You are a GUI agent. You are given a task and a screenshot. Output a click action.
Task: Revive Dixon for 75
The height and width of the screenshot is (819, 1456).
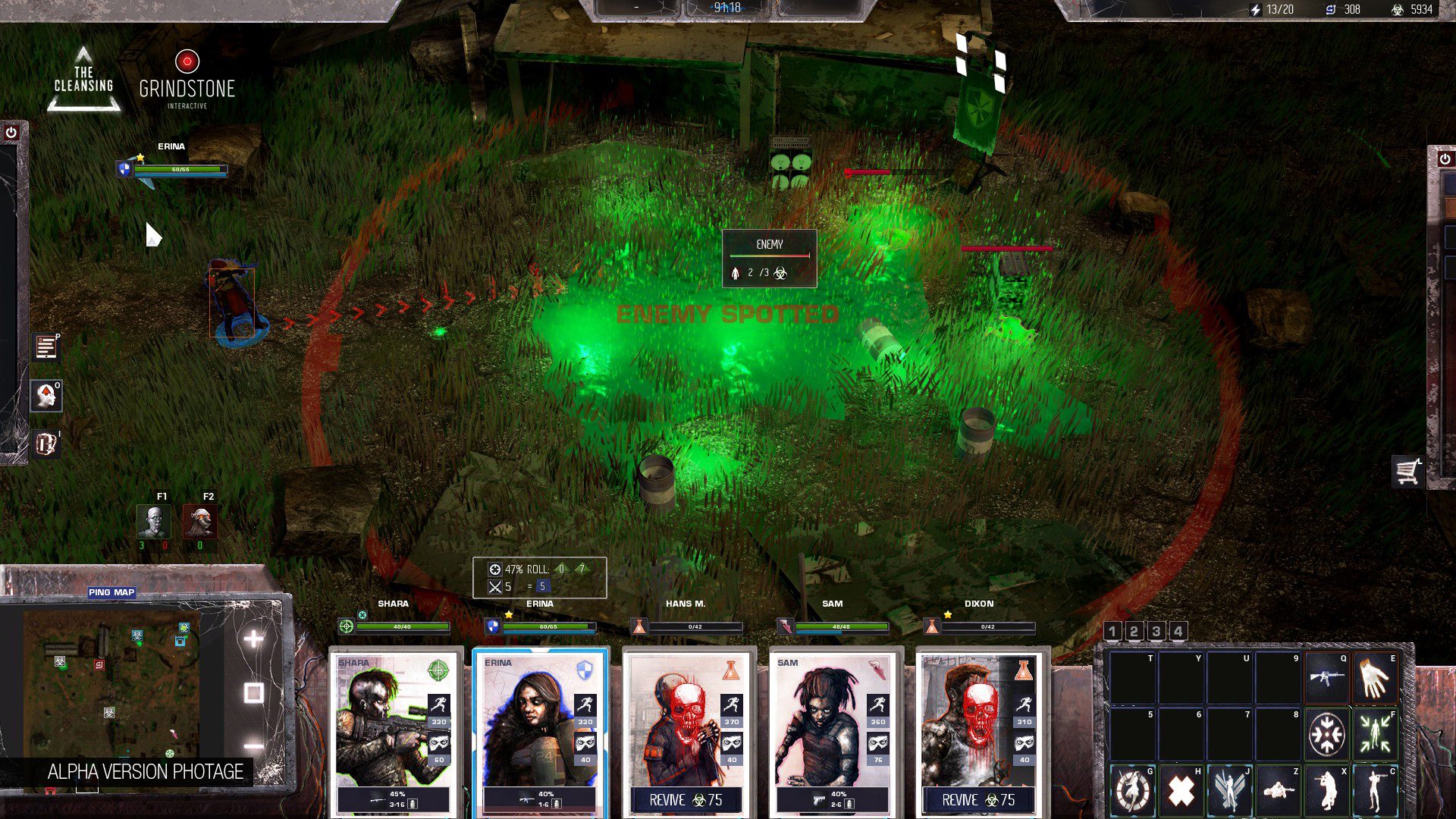point(978,800)
